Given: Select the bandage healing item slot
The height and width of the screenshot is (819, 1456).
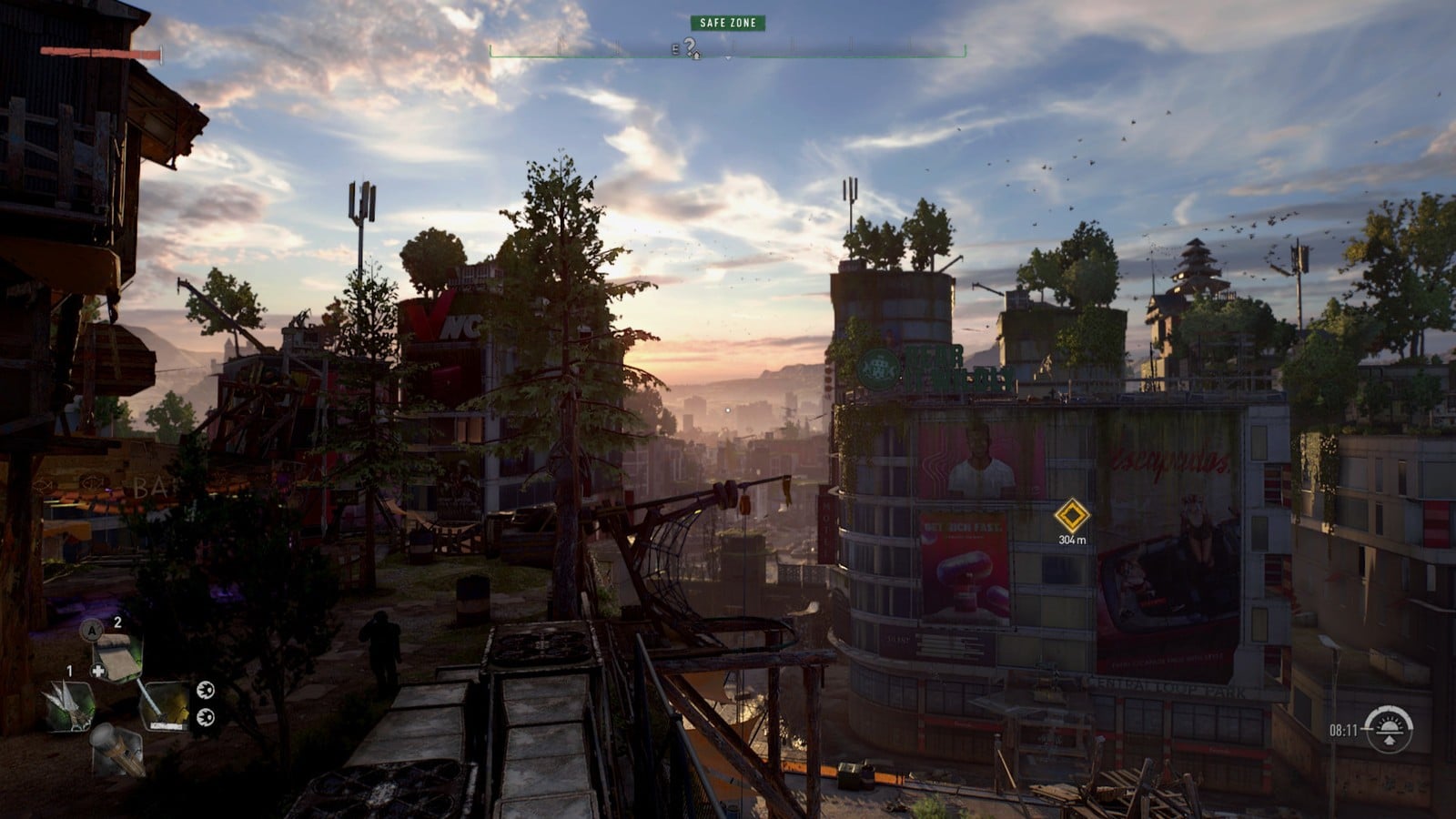Looking at the screenshot, I should tap(116, 657).
